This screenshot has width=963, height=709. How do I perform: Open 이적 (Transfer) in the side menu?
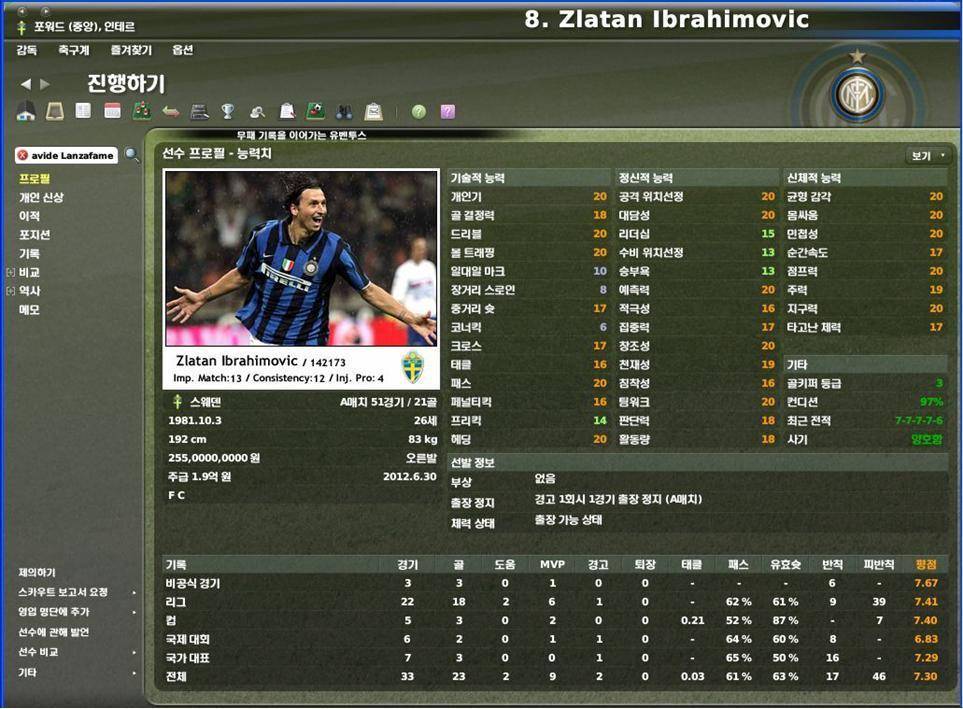(29, 216)
